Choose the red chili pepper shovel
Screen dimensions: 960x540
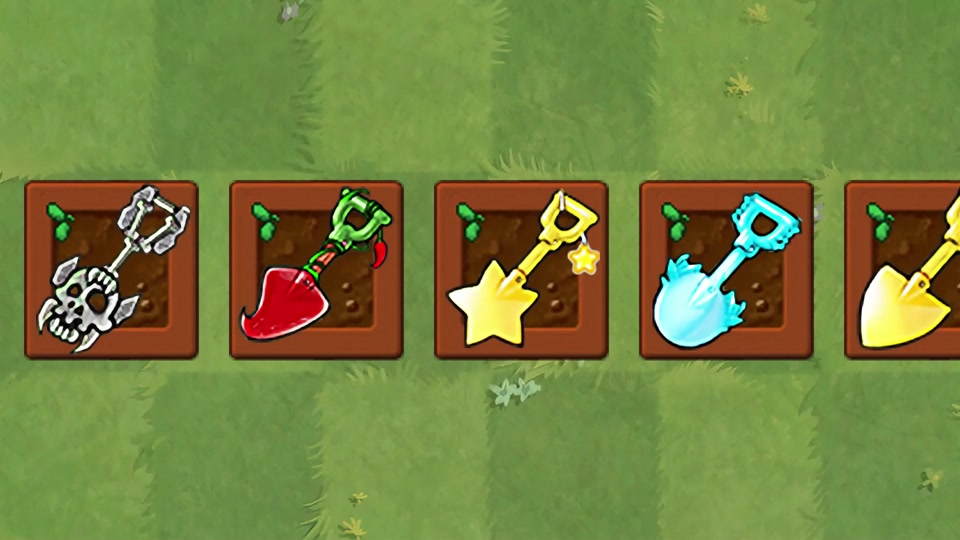316,270
